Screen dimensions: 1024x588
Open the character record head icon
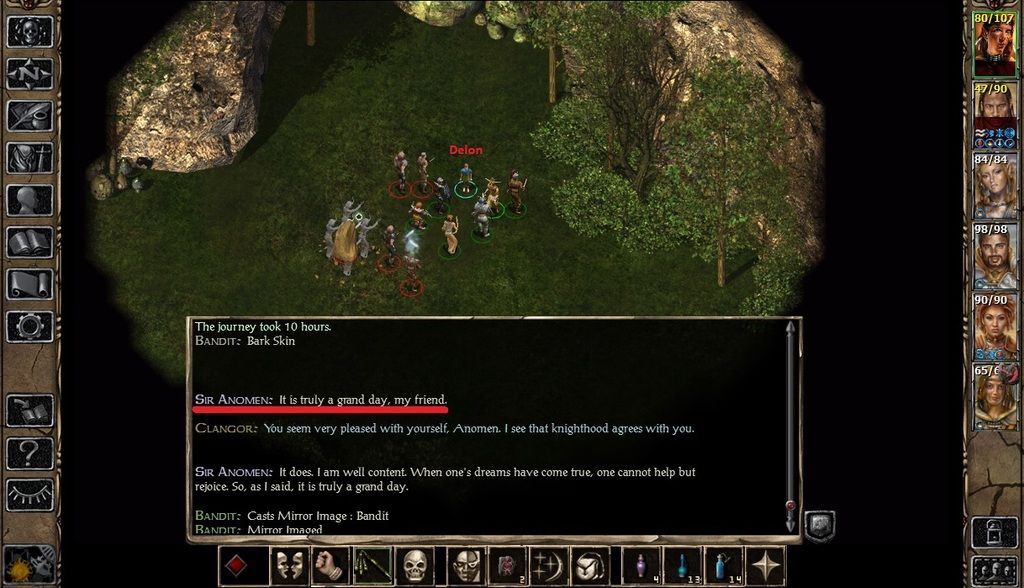coord(29,200)
